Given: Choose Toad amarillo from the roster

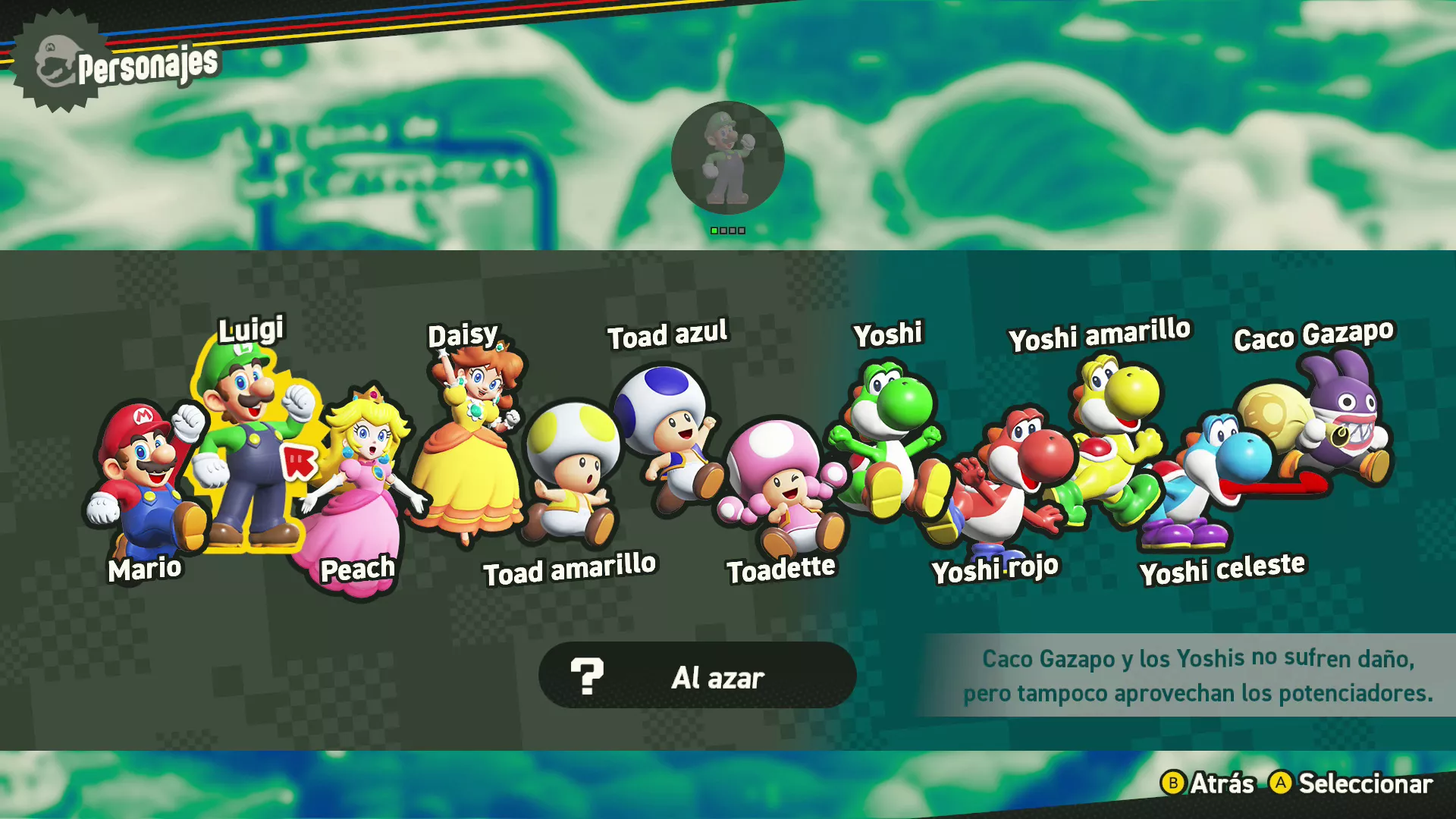Looking at the screenshot, I should (x=573, y=470).
